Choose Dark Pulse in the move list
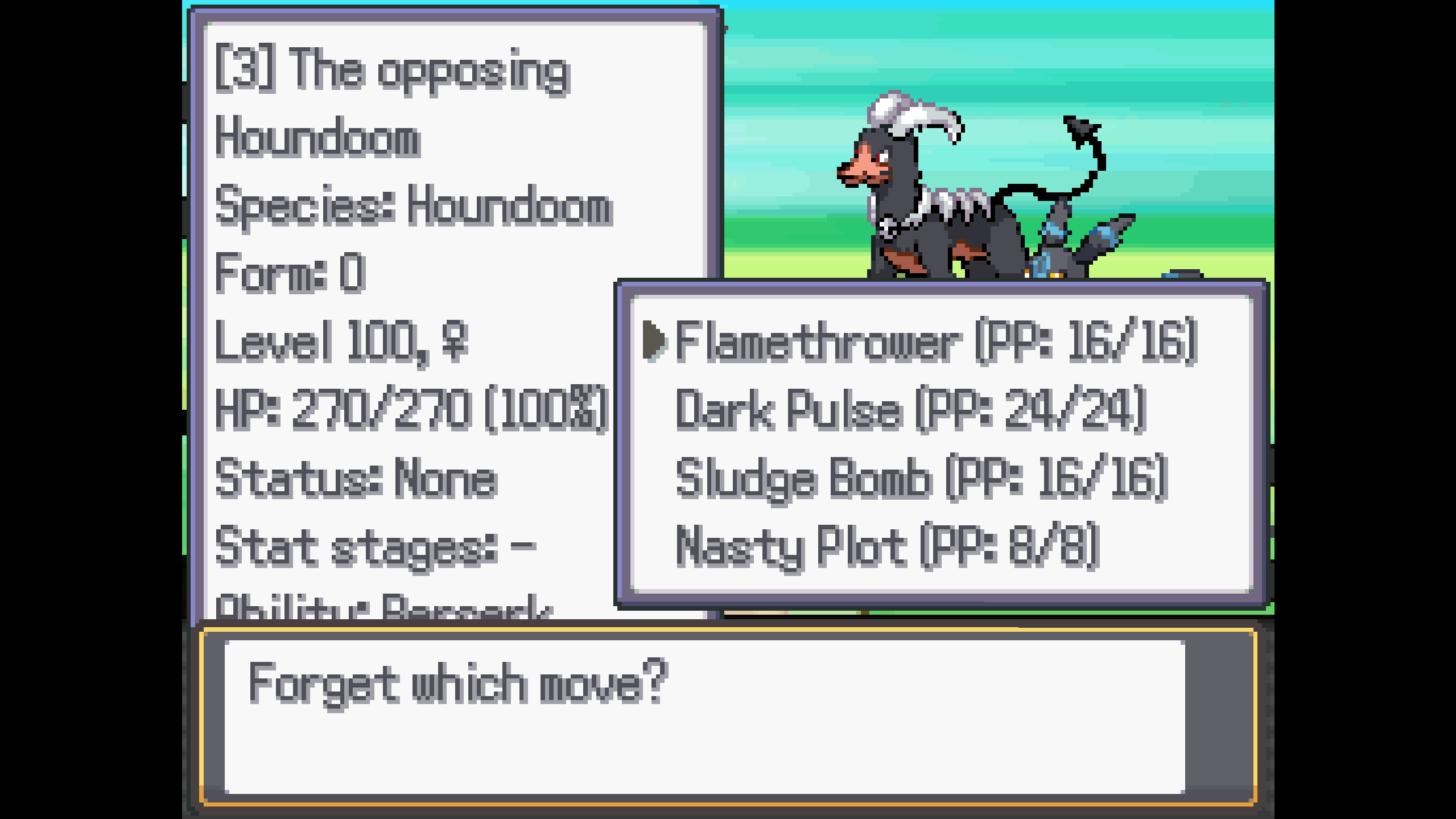The height and width of the screenshot is (819, 1456). point(910,410)
